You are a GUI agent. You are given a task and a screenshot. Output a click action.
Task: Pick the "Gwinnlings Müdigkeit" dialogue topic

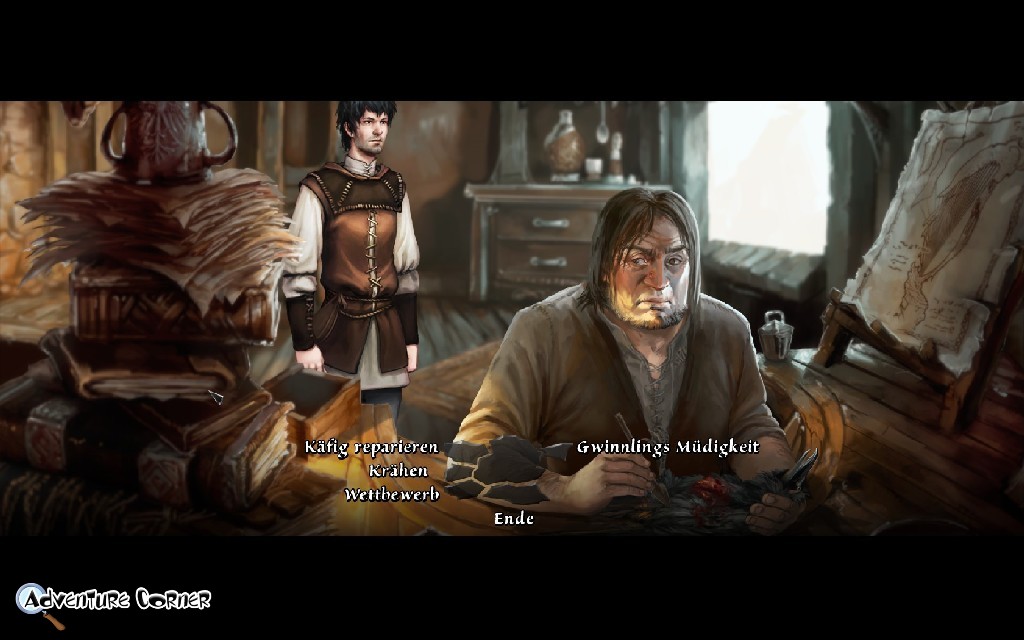(x=667, y=447)
